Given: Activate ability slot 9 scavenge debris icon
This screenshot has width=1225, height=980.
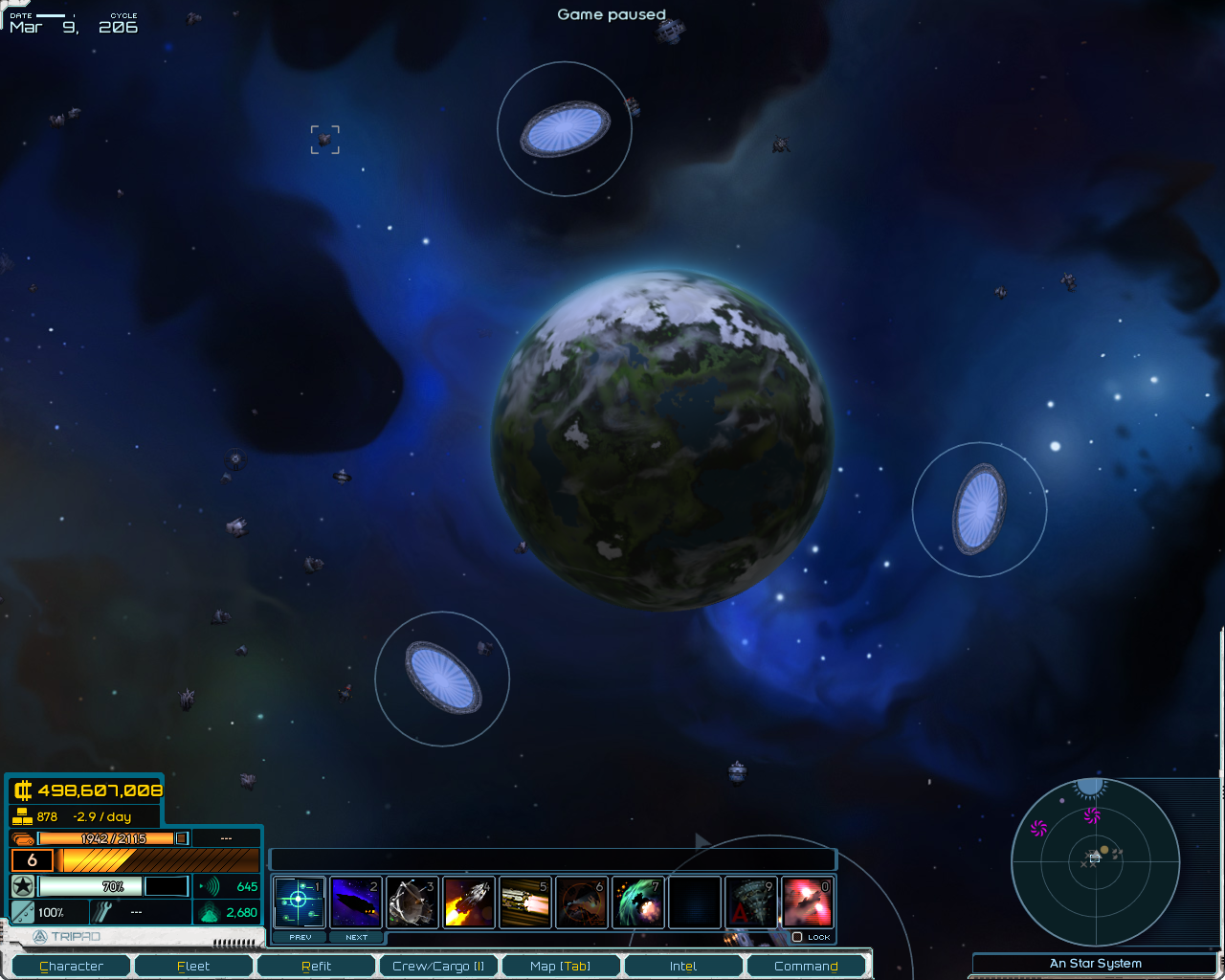Looking at the screenshot, I should click(x=751, y=902).
